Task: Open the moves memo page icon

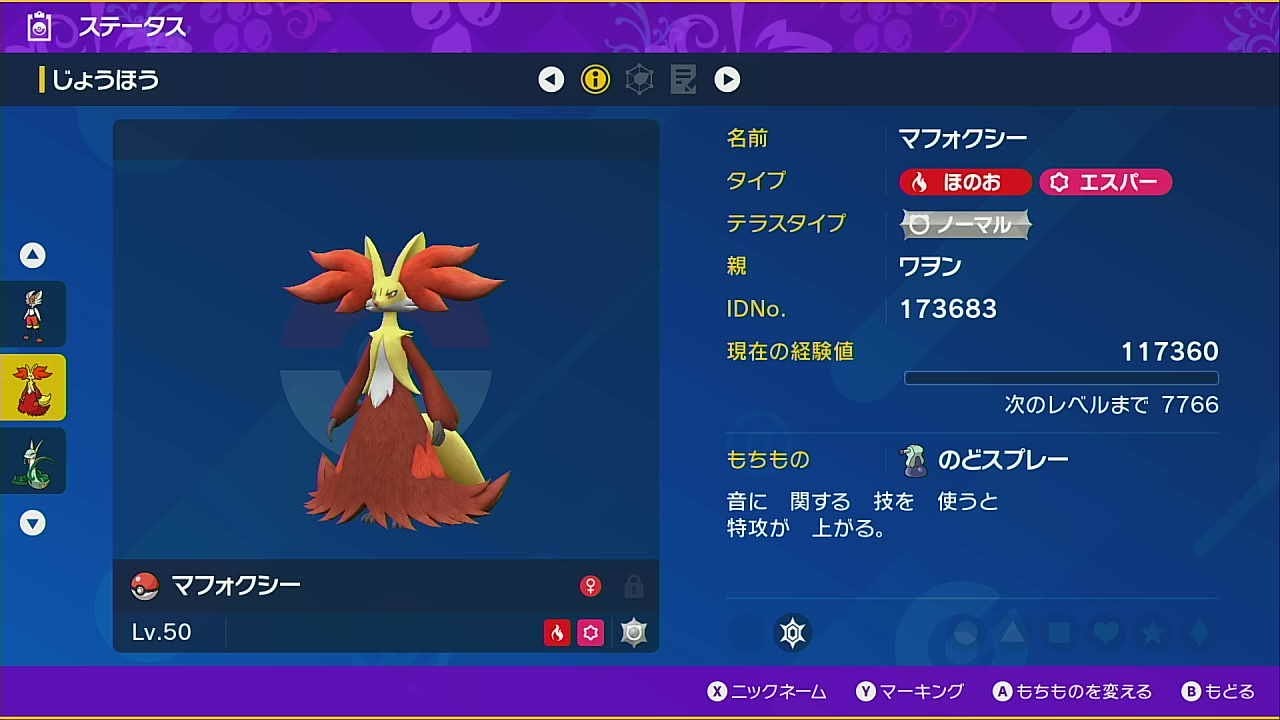Action: pyautogui.click(x=683, y=78)
